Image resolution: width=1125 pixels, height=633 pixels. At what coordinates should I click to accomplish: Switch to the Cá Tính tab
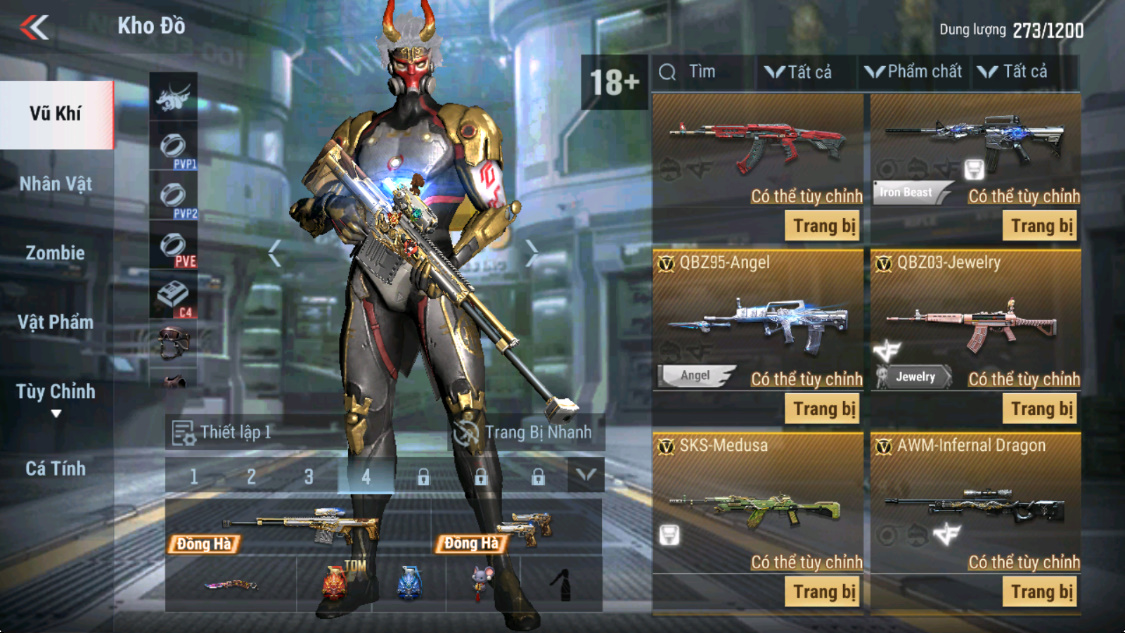(x=56, y=468)
